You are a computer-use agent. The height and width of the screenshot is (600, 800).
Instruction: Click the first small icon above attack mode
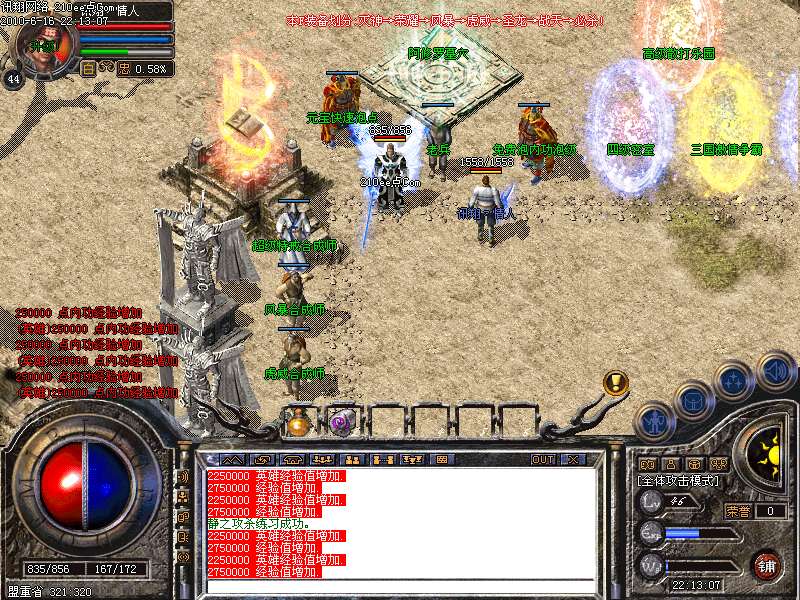tap(647, 464)
